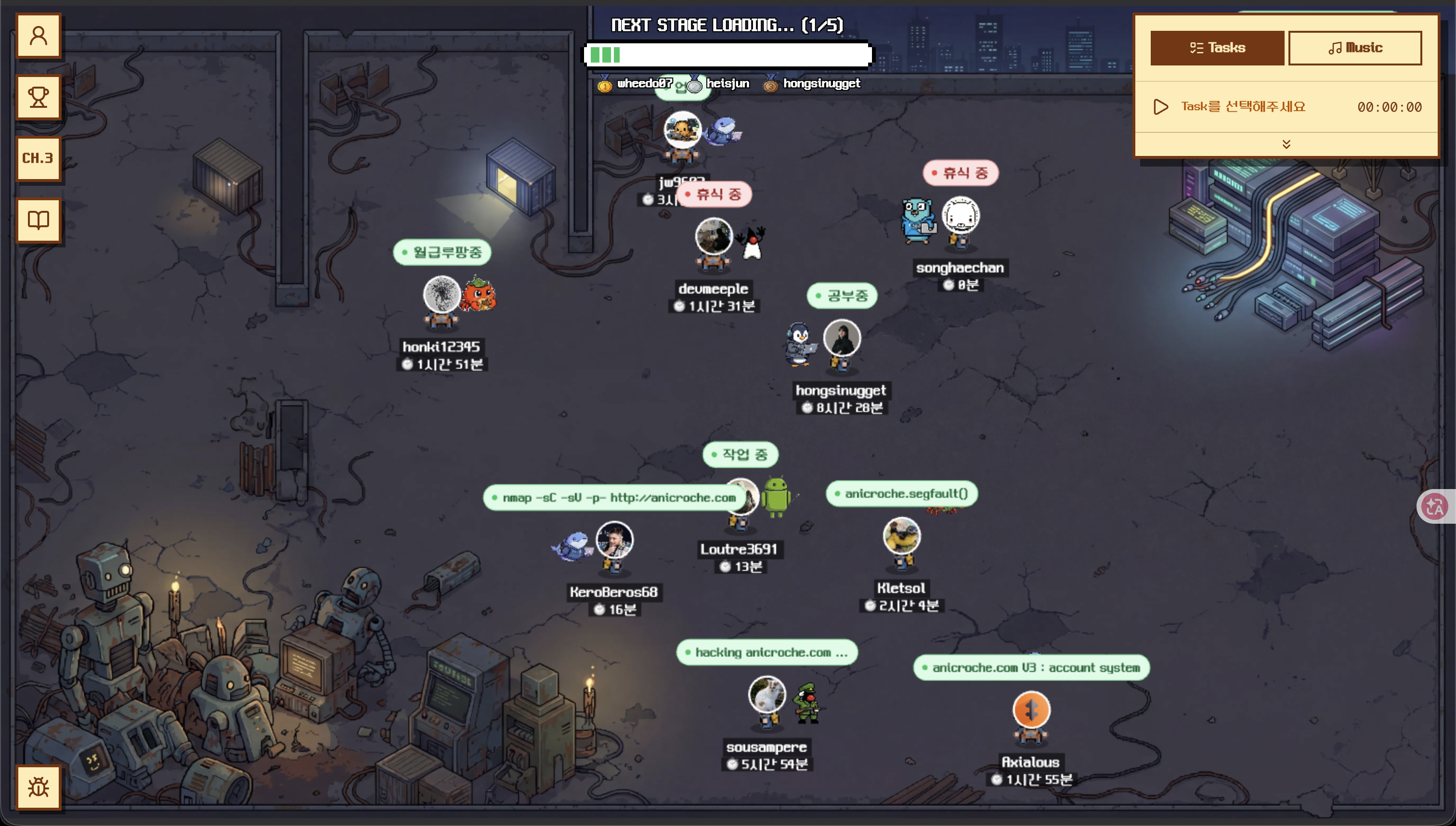Click 'Task를 선택해주세요' to choose a task

pos(1243,107)
